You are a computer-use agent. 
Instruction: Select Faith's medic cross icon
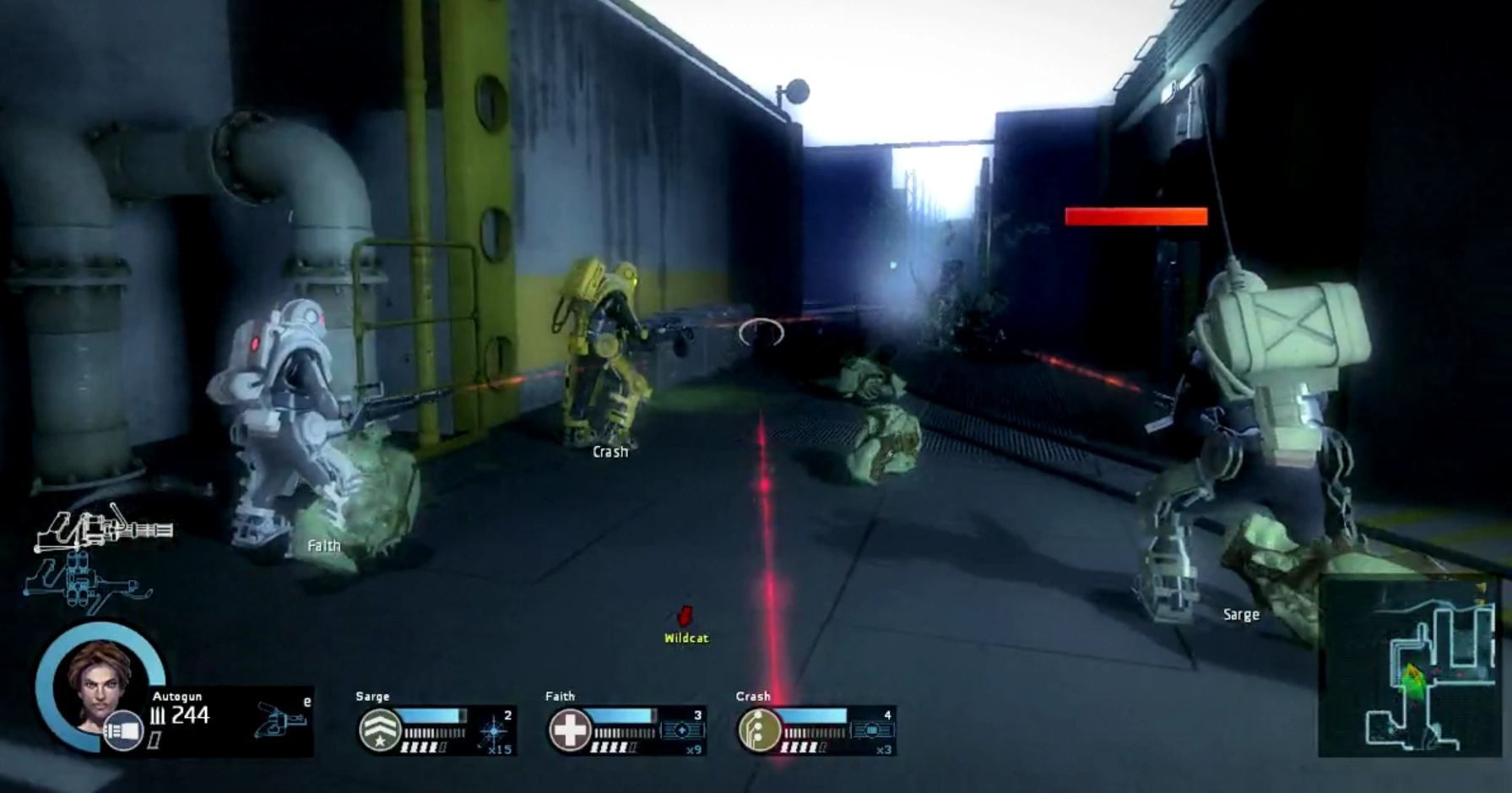[570, 730]
